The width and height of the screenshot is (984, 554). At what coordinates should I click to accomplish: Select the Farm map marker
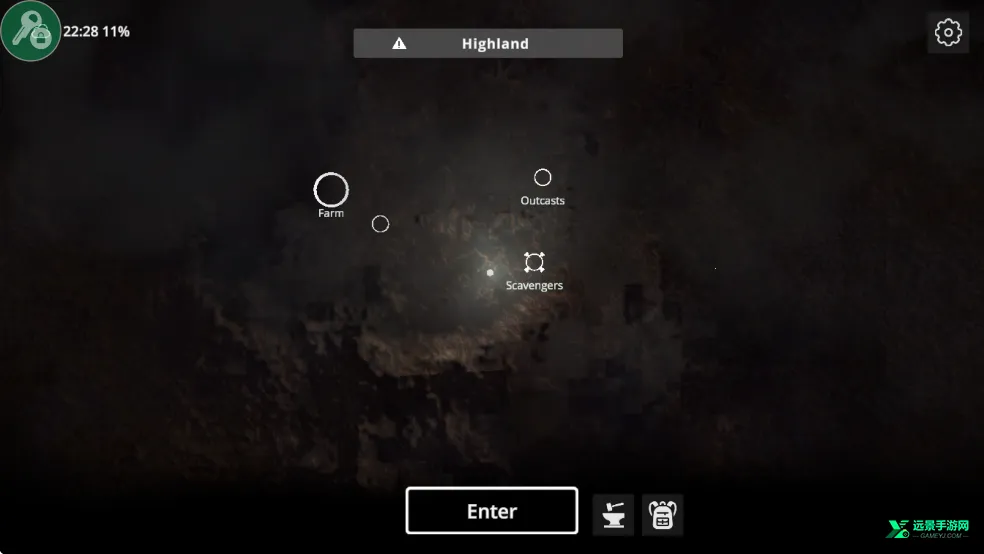pyautogui.click(x=331, y=190)
